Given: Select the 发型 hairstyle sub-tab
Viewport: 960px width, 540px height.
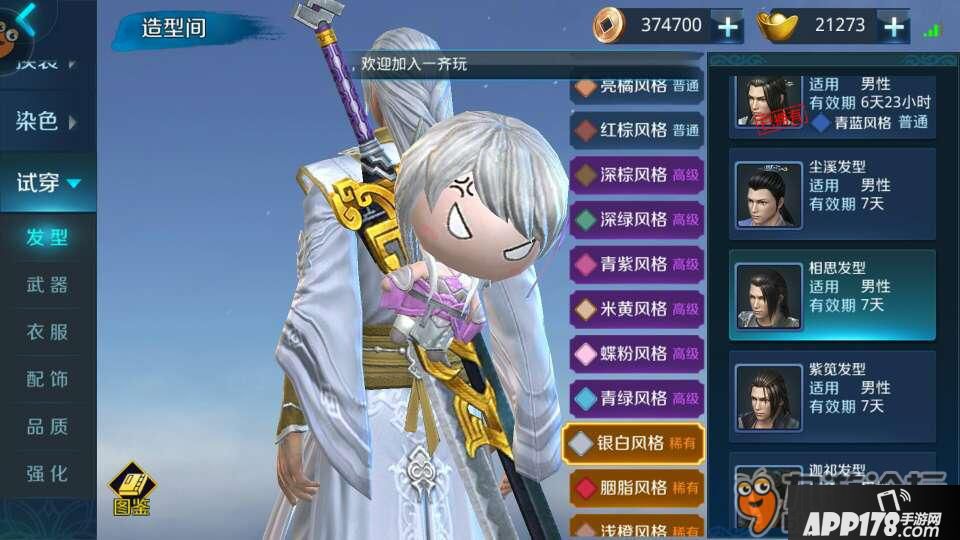Looking at the screenshot, I should tap(47, 238).
